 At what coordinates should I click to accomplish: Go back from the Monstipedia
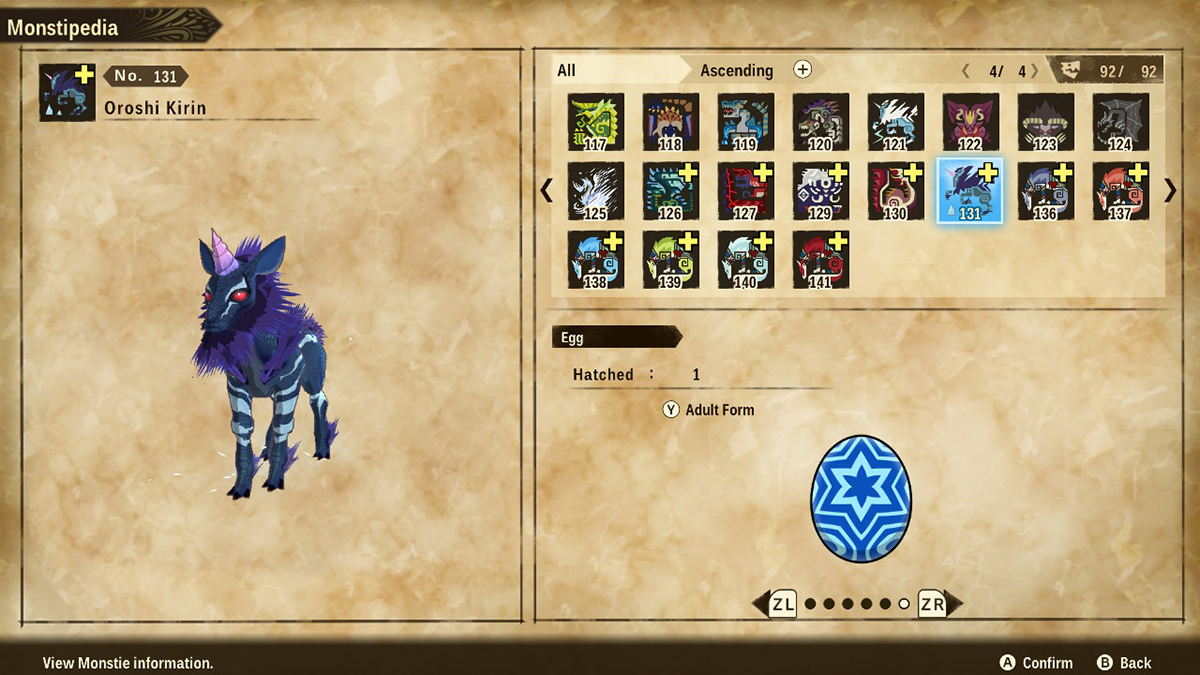coord(1124,663)
